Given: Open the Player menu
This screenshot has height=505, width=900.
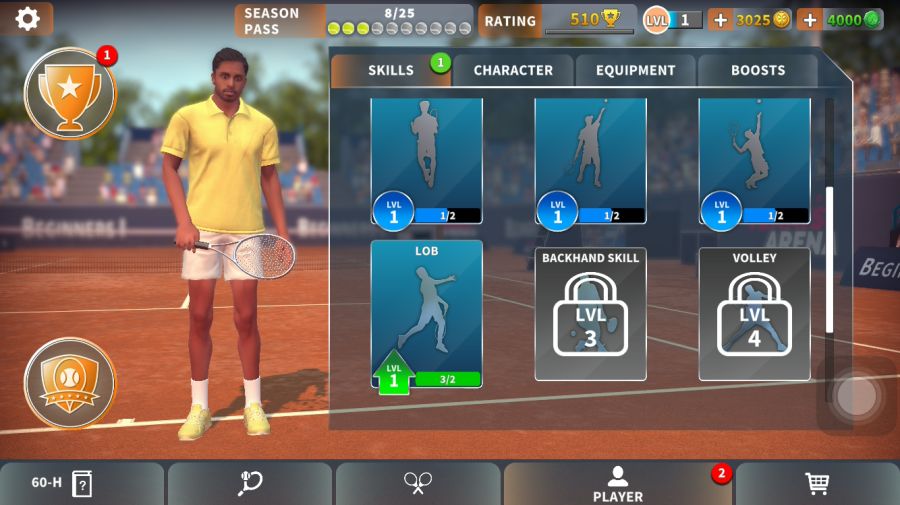Looking at the screenshot, I should (618, 484).
